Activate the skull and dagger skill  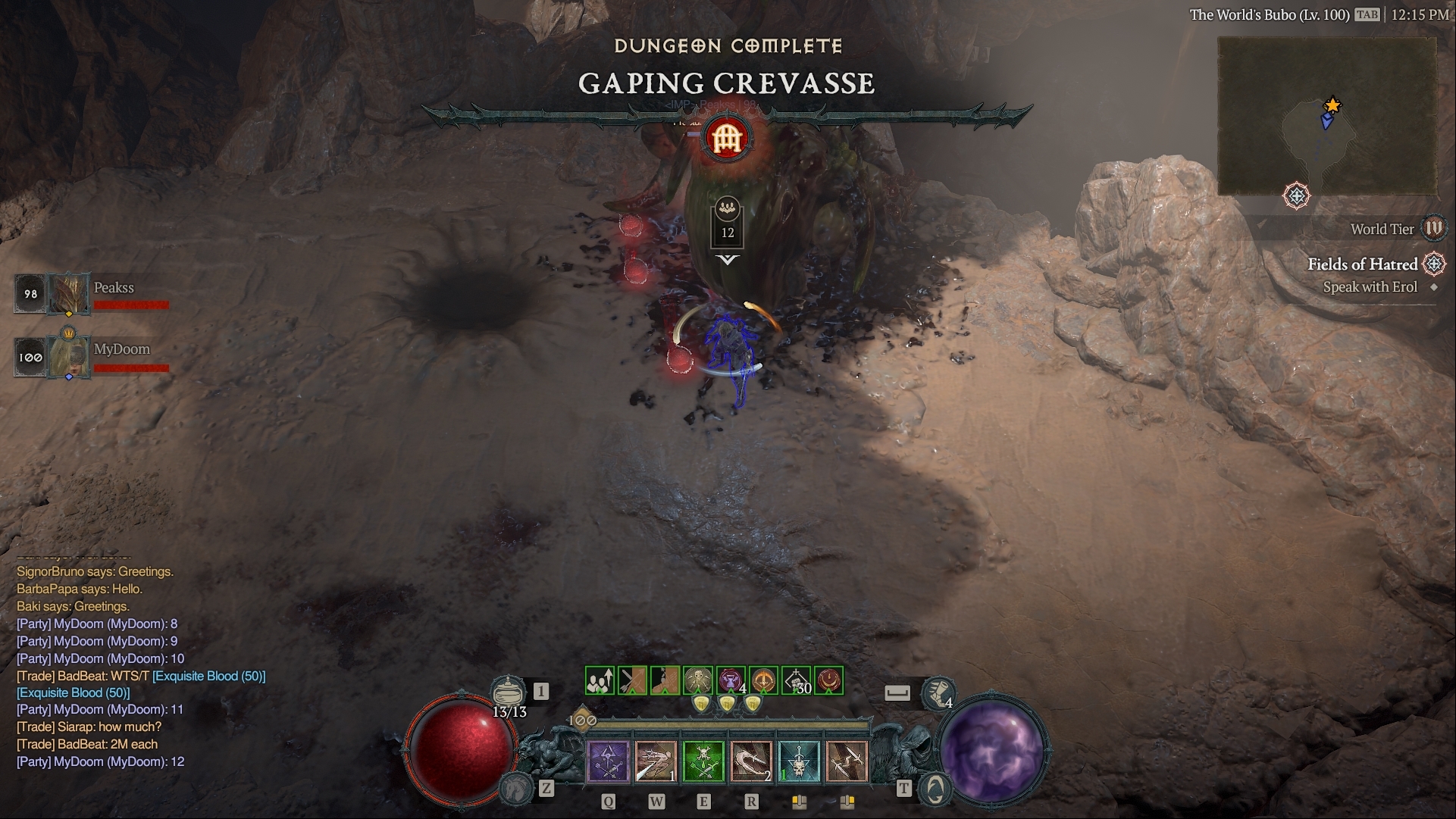pos(799,761)
